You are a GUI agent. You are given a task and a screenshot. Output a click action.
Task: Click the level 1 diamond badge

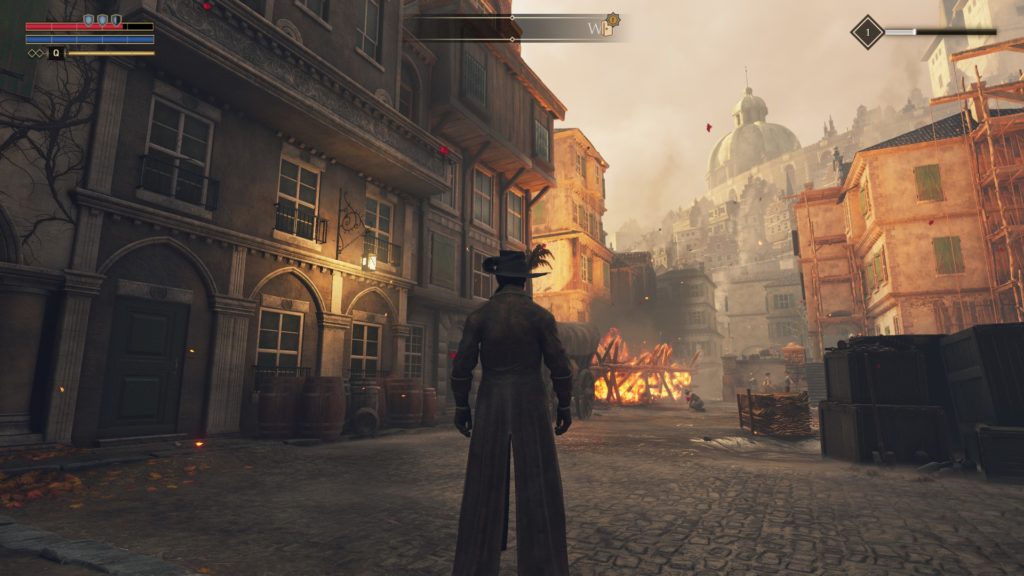pyautogui.click(x=866, y=32)
